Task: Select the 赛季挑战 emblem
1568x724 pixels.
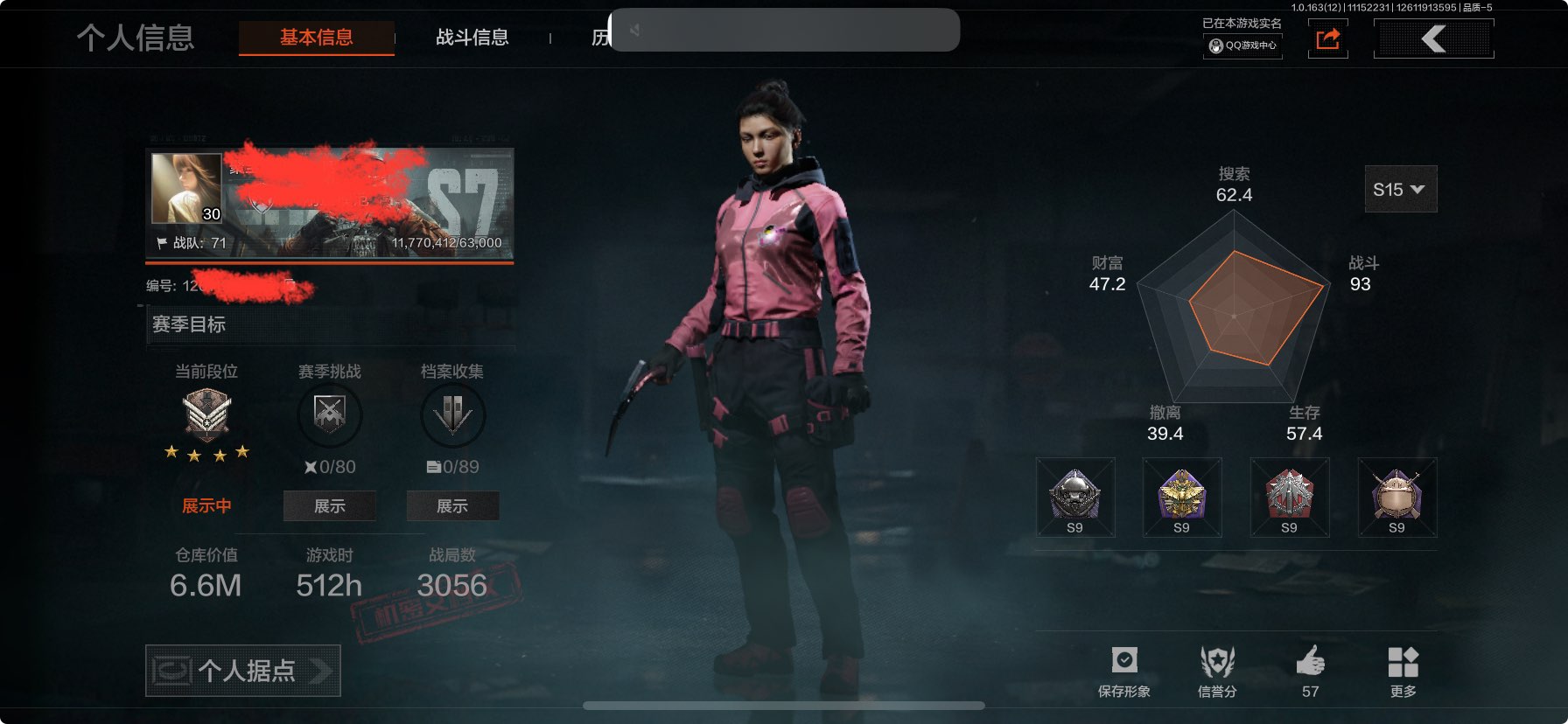Action: 329,415
